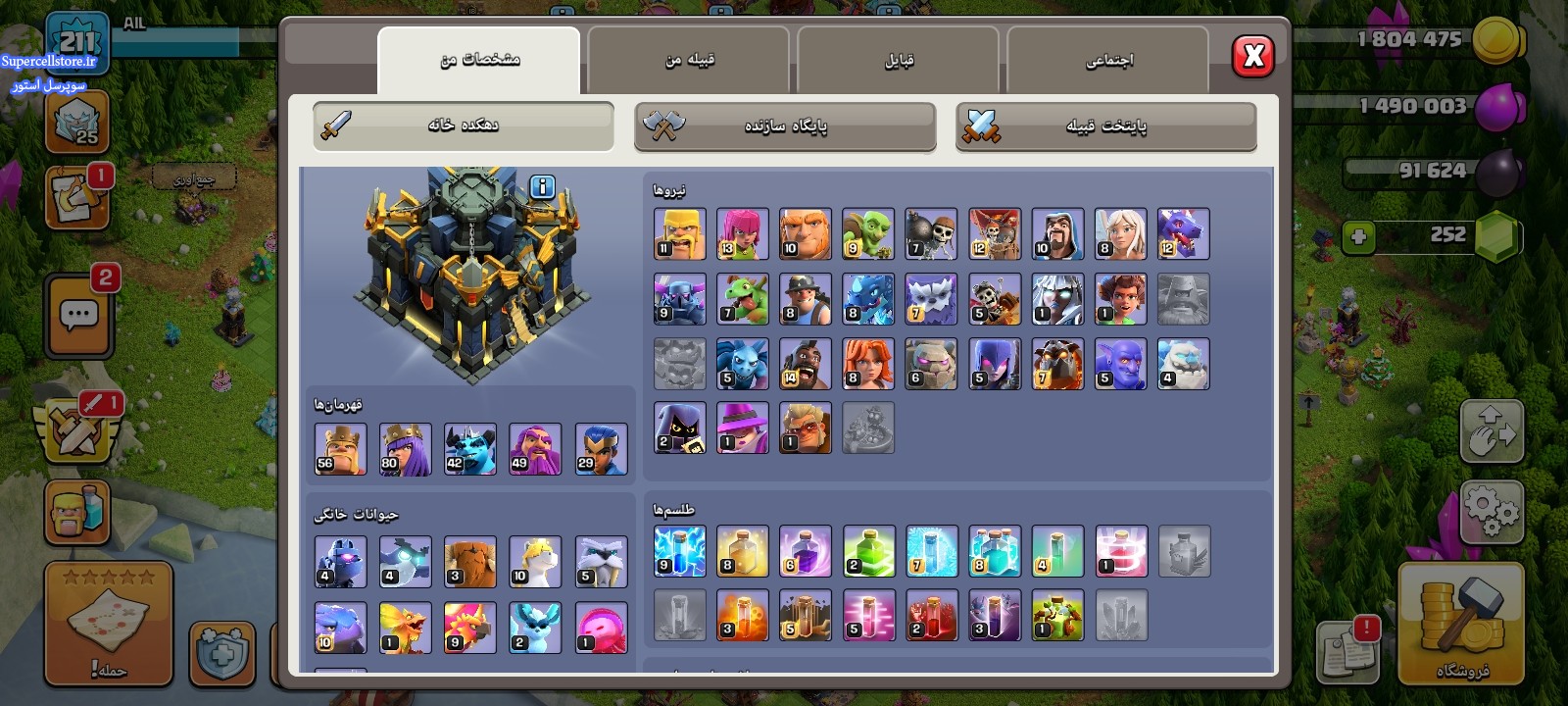The width and height of the screenshot is (1568, 706).
Task: Open the فروشگاه shop button
Action: (1461, 623)
